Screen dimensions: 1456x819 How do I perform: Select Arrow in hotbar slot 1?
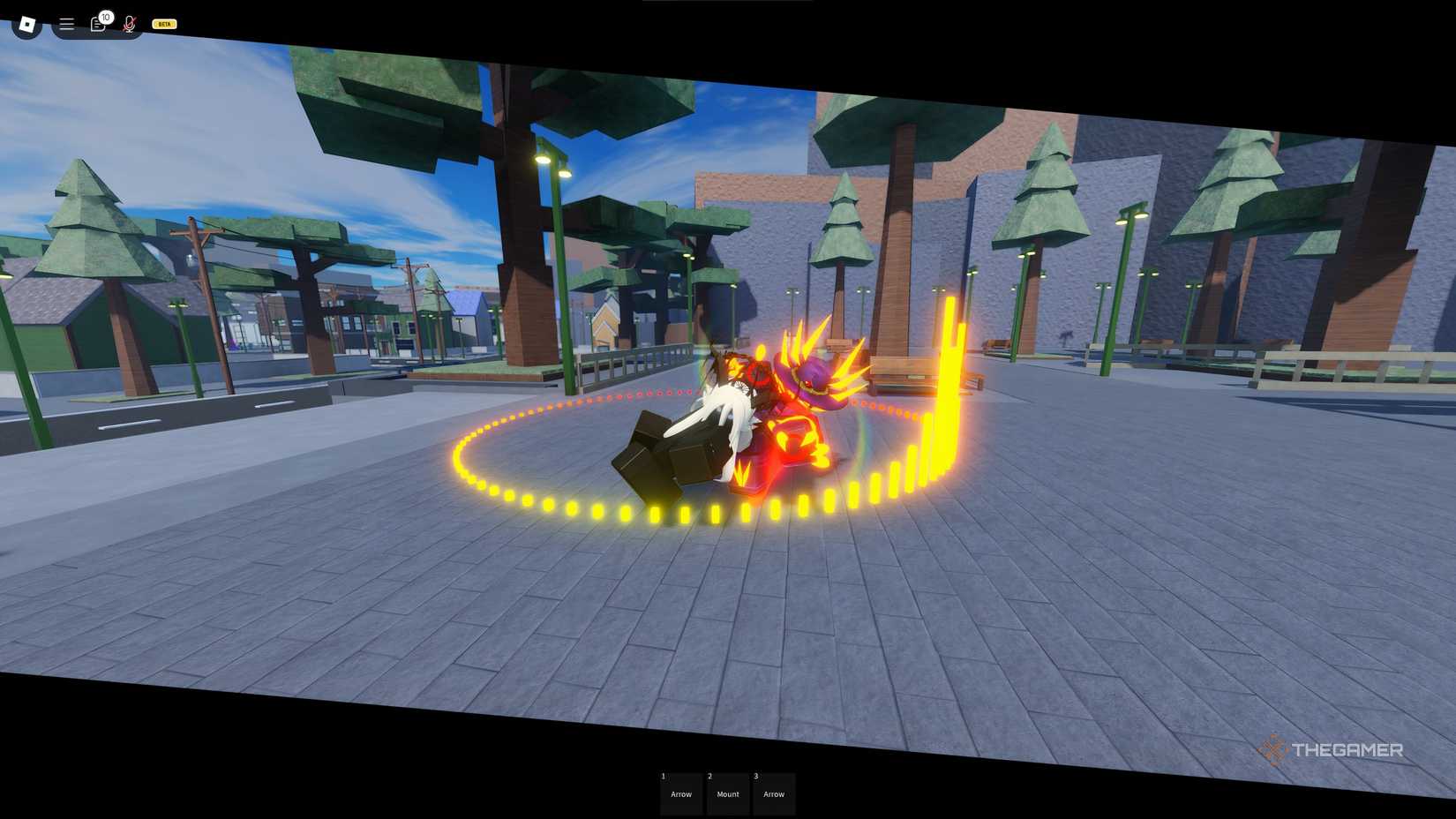point(680,793)
